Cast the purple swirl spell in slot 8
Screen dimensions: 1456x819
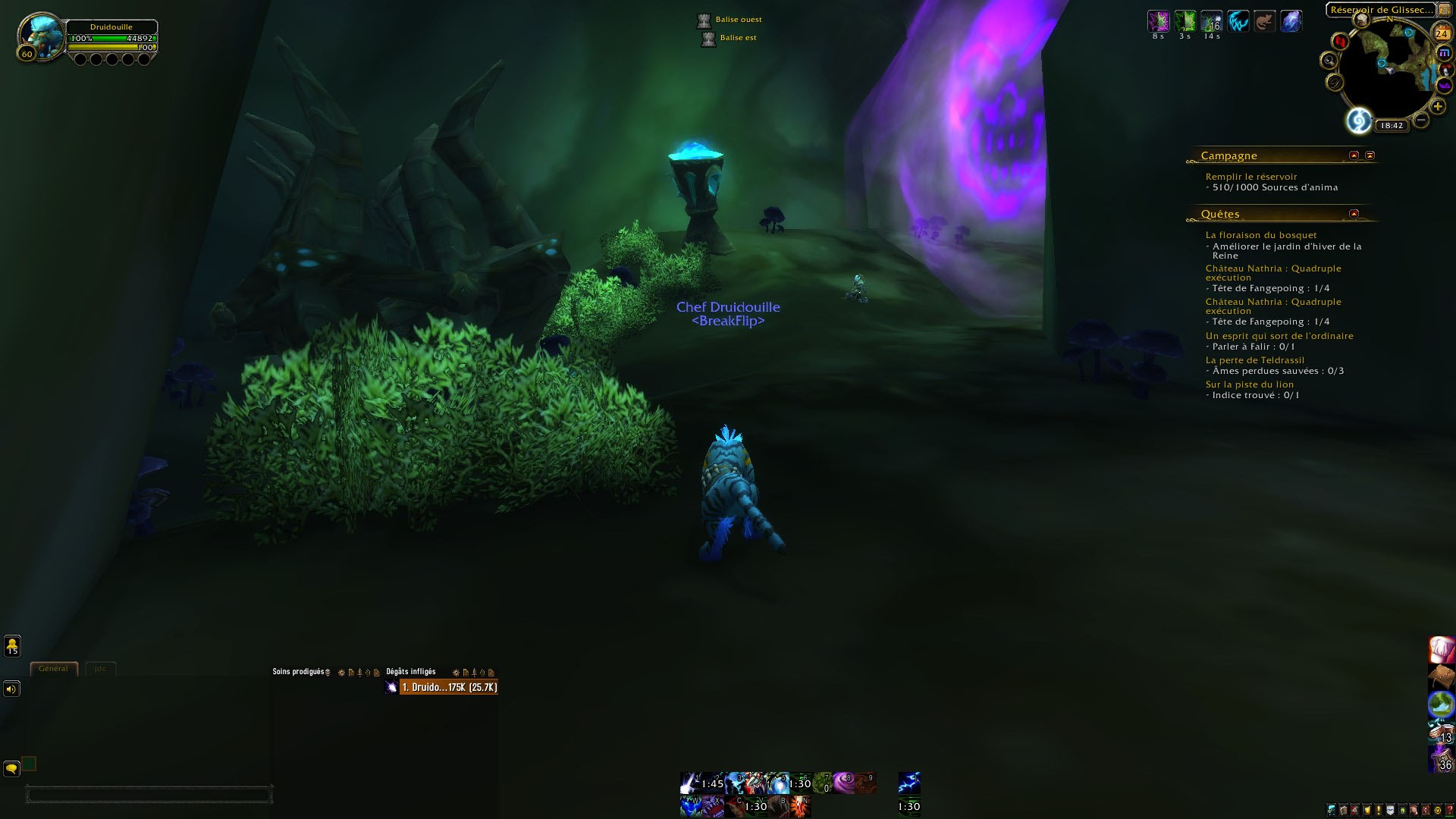pos(844,783)
